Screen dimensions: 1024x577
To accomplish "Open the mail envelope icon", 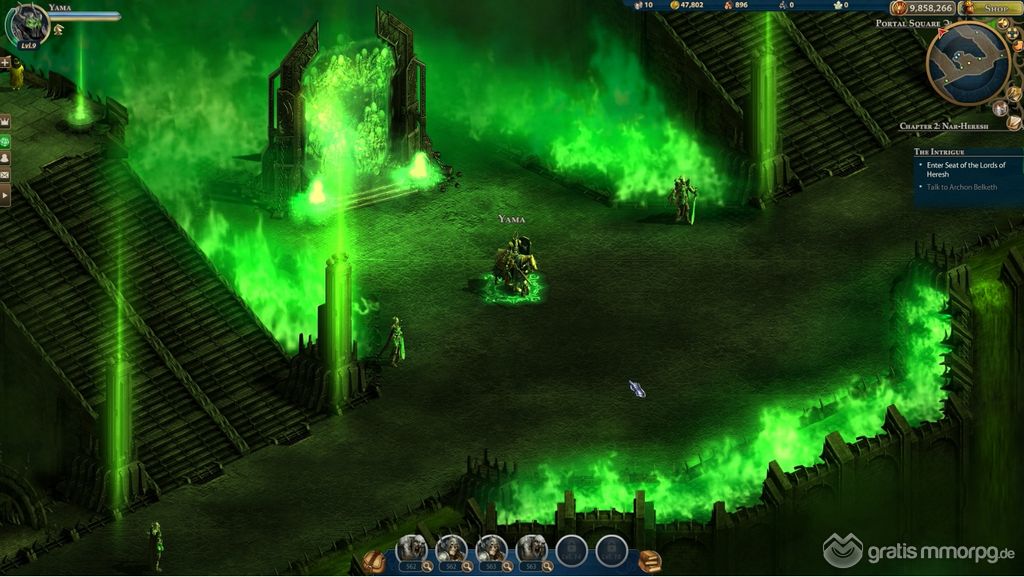I will pos(5,176).
